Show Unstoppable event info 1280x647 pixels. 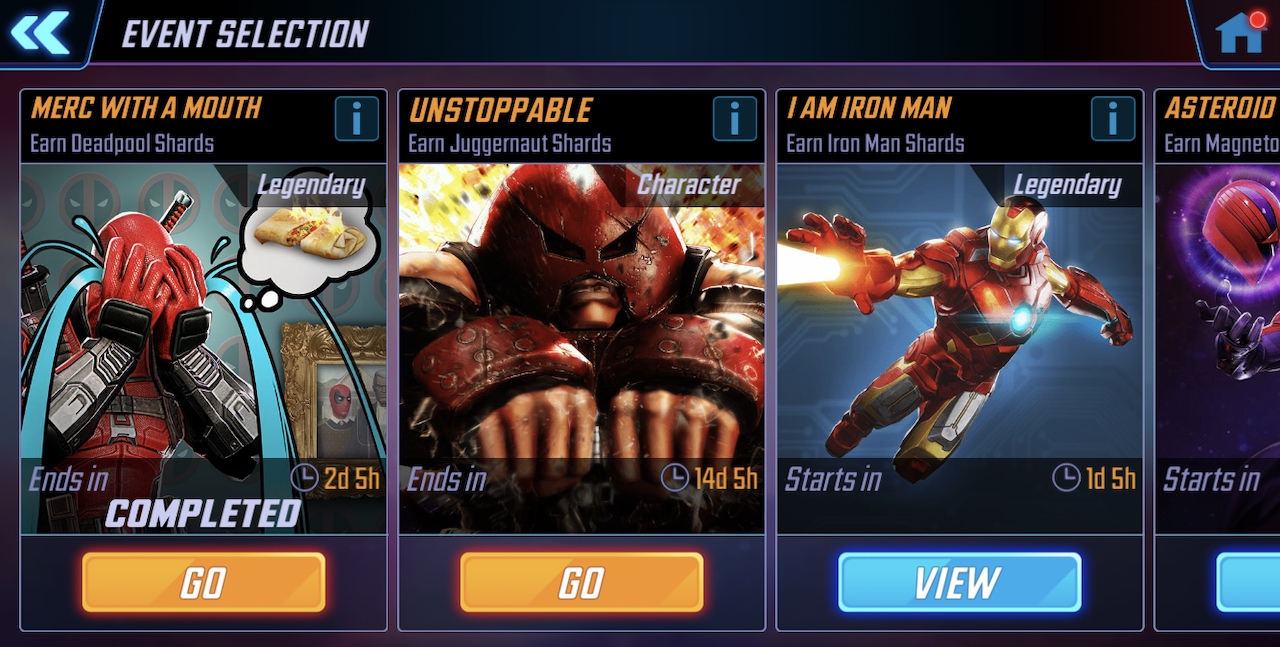click(735, 119)
